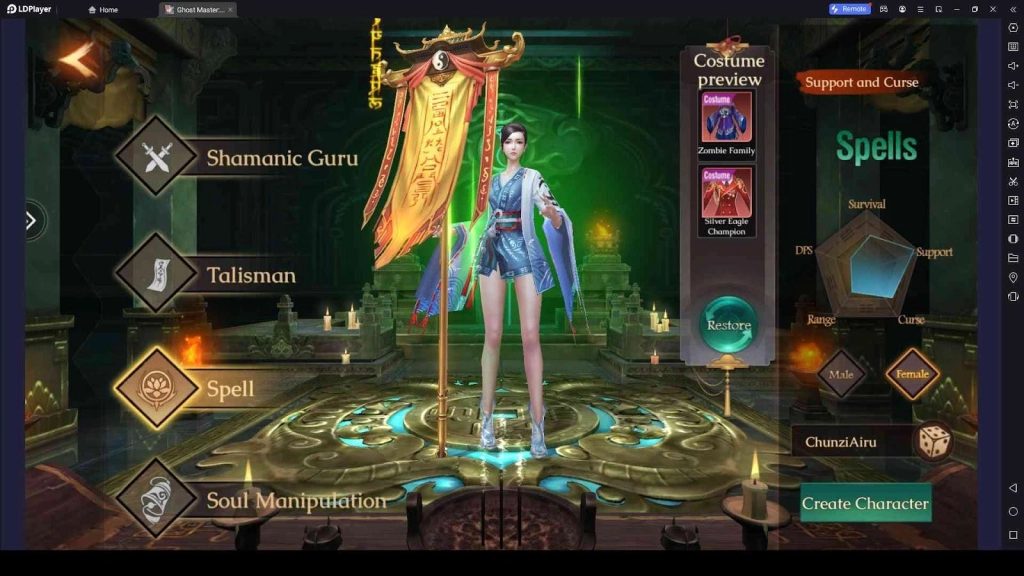Image resolution: width=1024 pixels, height=576 pixels.
Task: Expand the left side panel arrow
Action: [x=31, y=220]
